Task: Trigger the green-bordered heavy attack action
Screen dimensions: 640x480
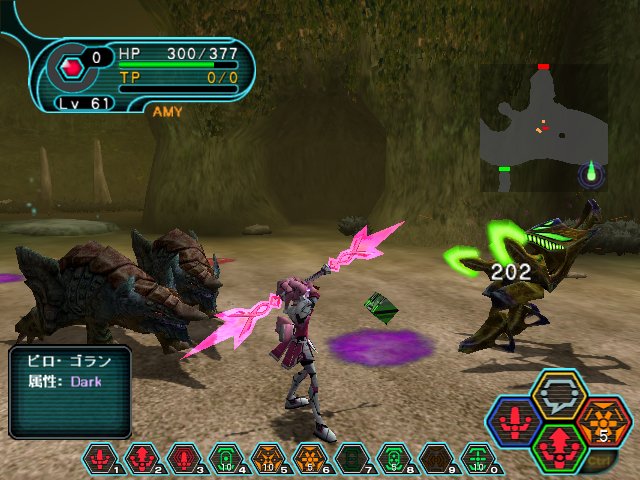Action: pyautogui.click(x=558, y=446)
